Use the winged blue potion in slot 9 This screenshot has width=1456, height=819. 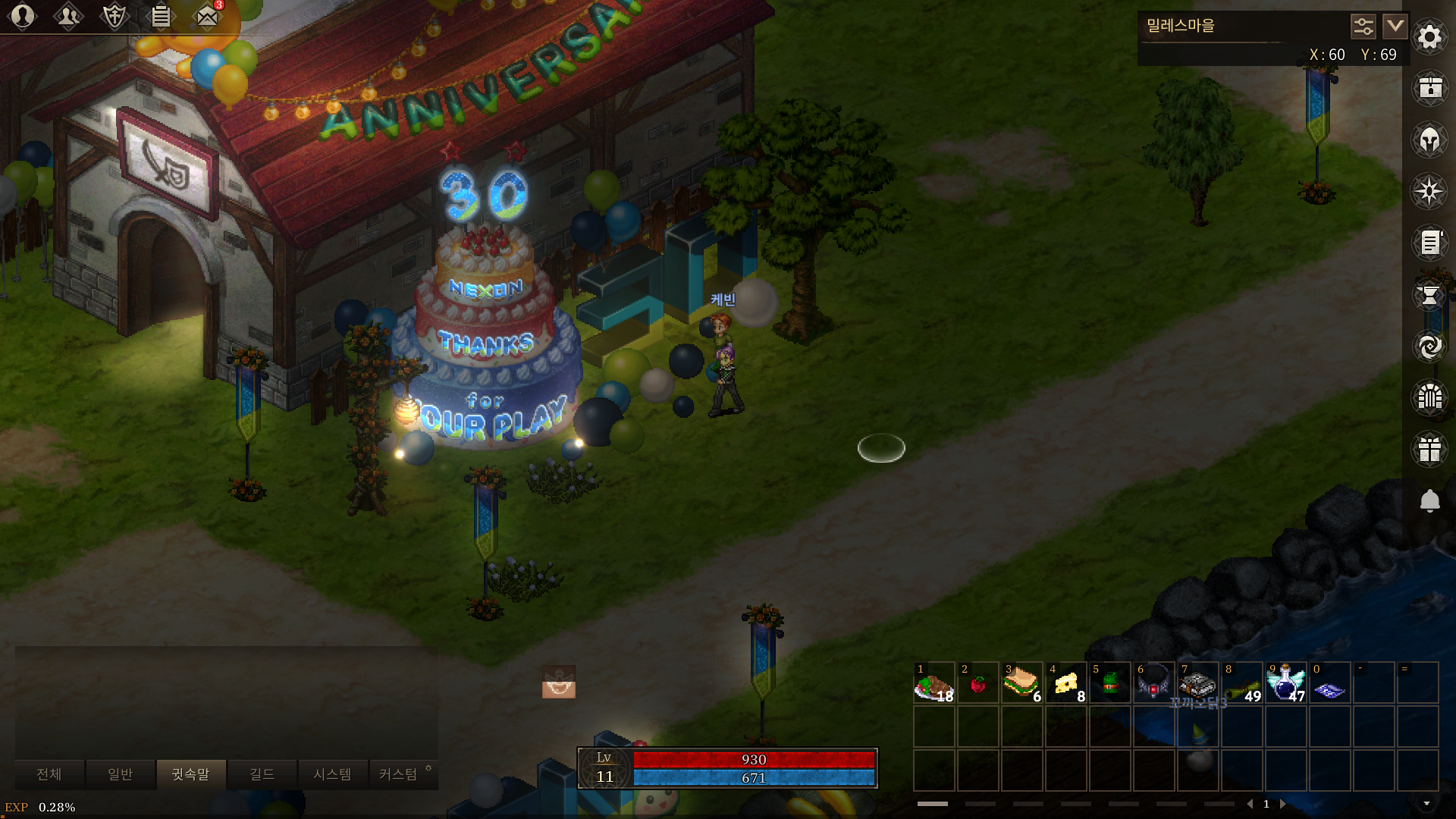[1285, 682]
